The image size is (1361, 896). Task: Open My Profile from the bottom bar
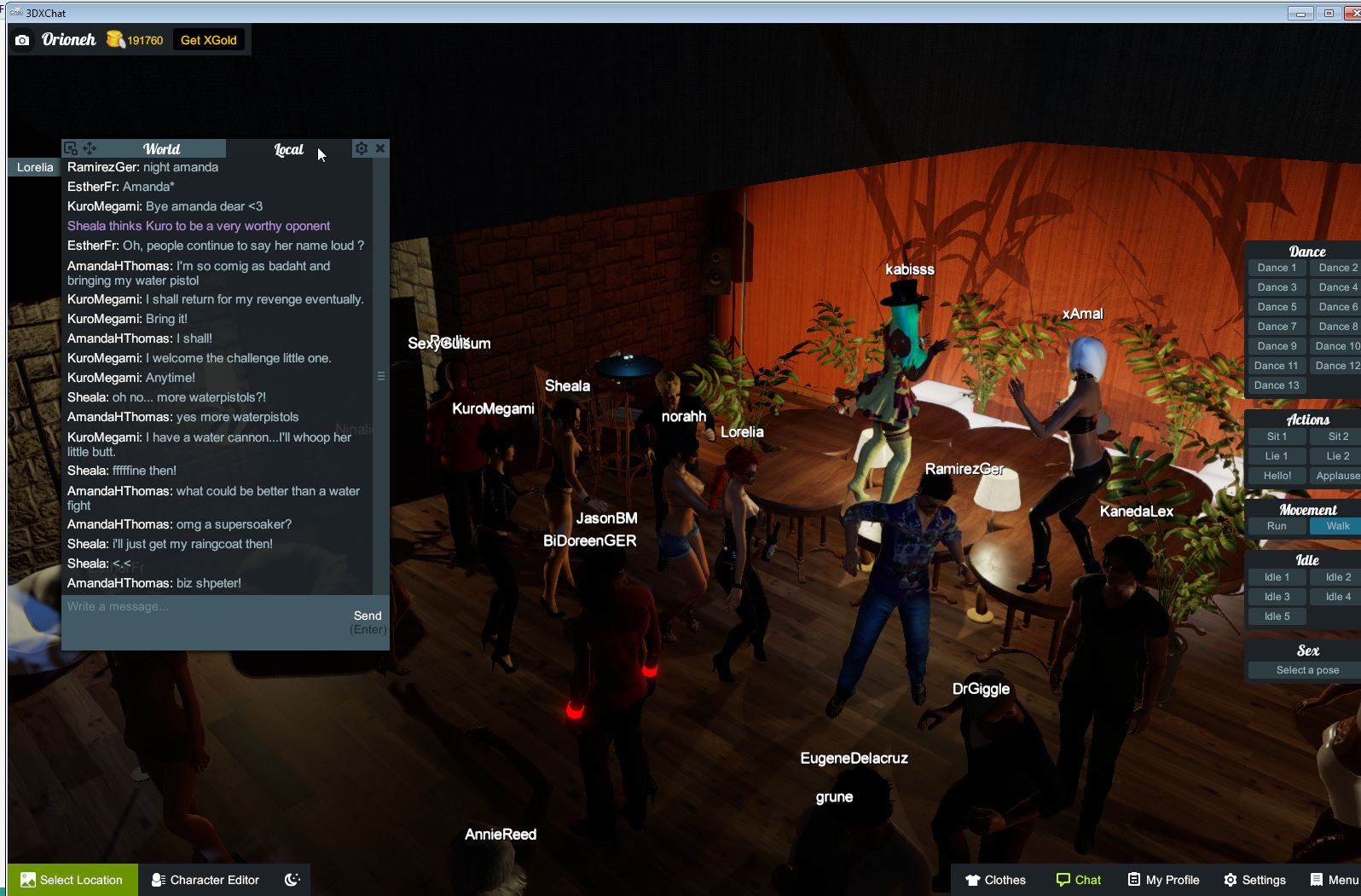pyautogui.click(x=1163, y=879)
